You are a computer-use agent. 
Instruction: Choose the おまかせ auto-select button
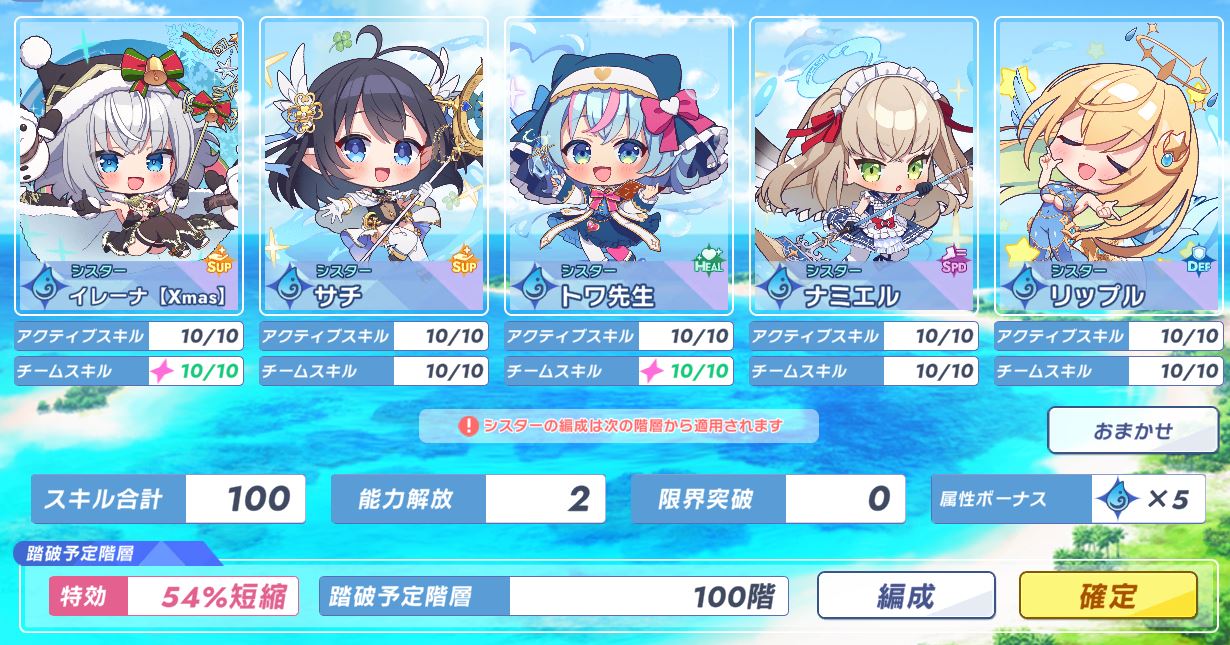[x=1132, y=431]
